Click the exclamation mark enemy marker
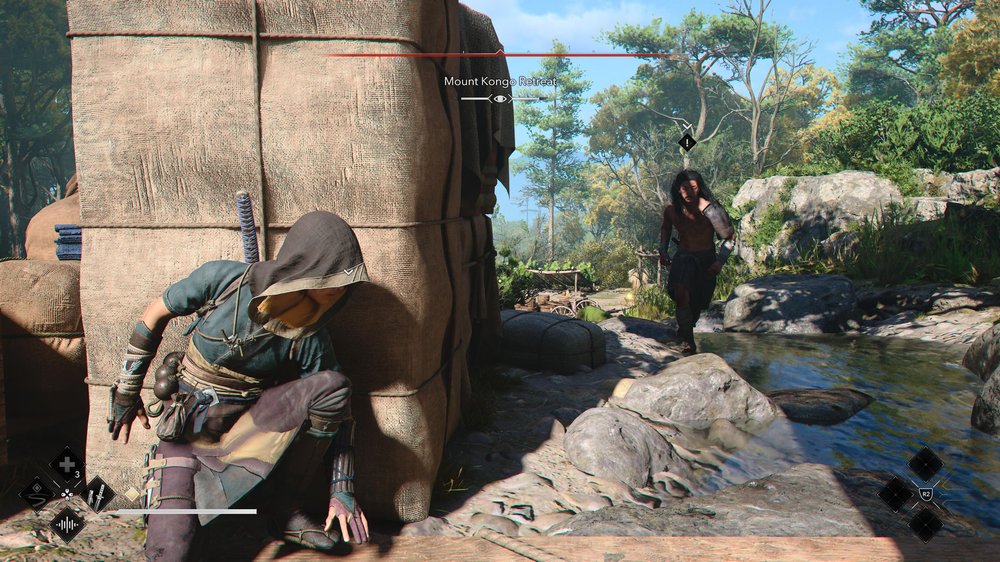 click(x=687, y=142)
